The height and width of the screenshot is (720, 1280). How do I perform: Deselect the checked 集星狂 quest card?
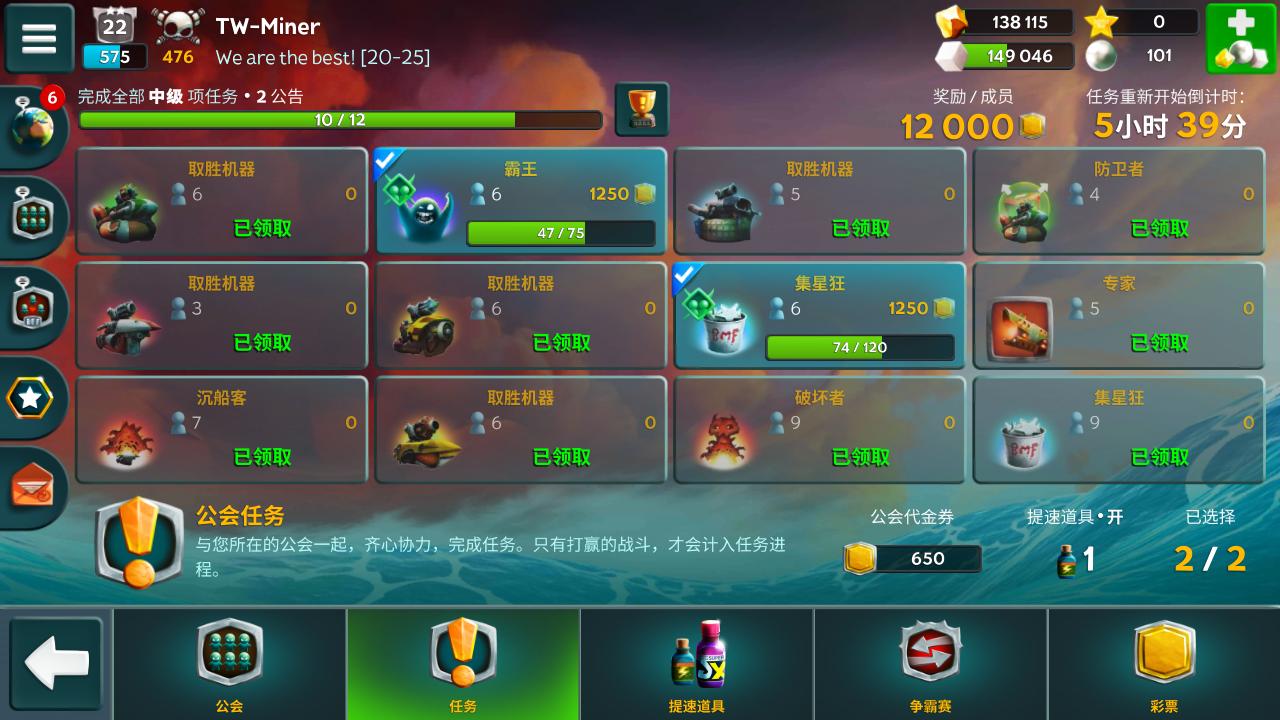(818, 315)
